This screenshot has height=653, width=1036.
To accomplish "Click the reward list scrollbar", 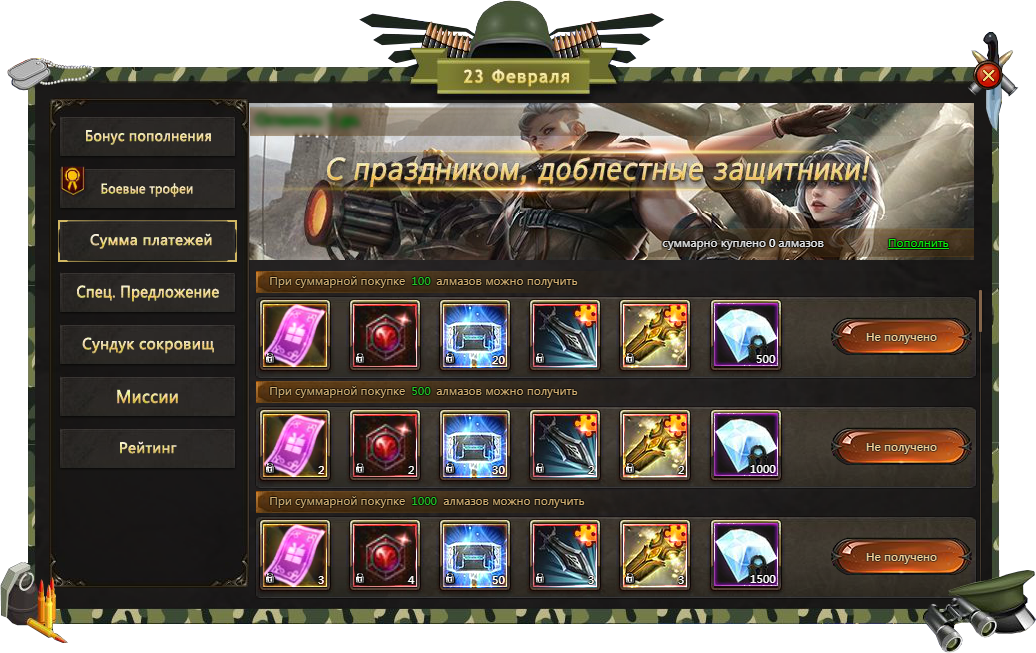I will [981, 310].
